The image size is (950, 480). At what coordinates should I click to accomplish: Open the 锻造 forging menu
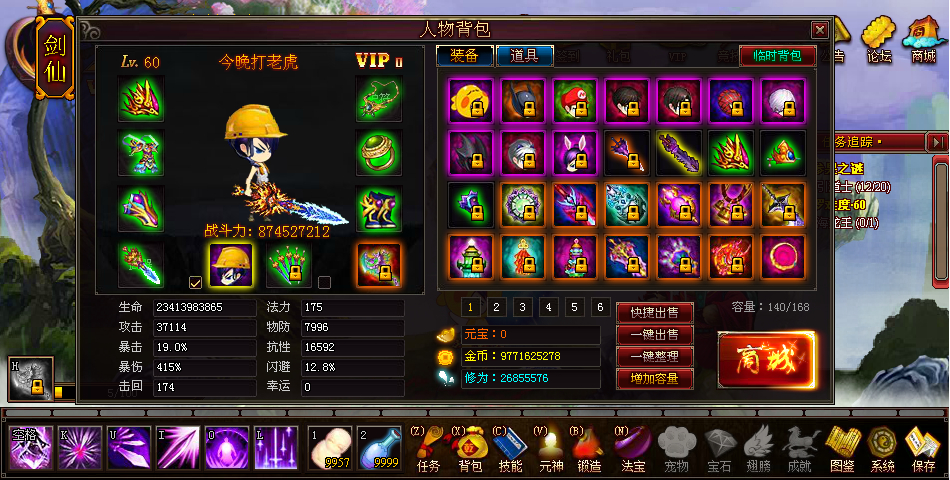(x=589, y=448)
